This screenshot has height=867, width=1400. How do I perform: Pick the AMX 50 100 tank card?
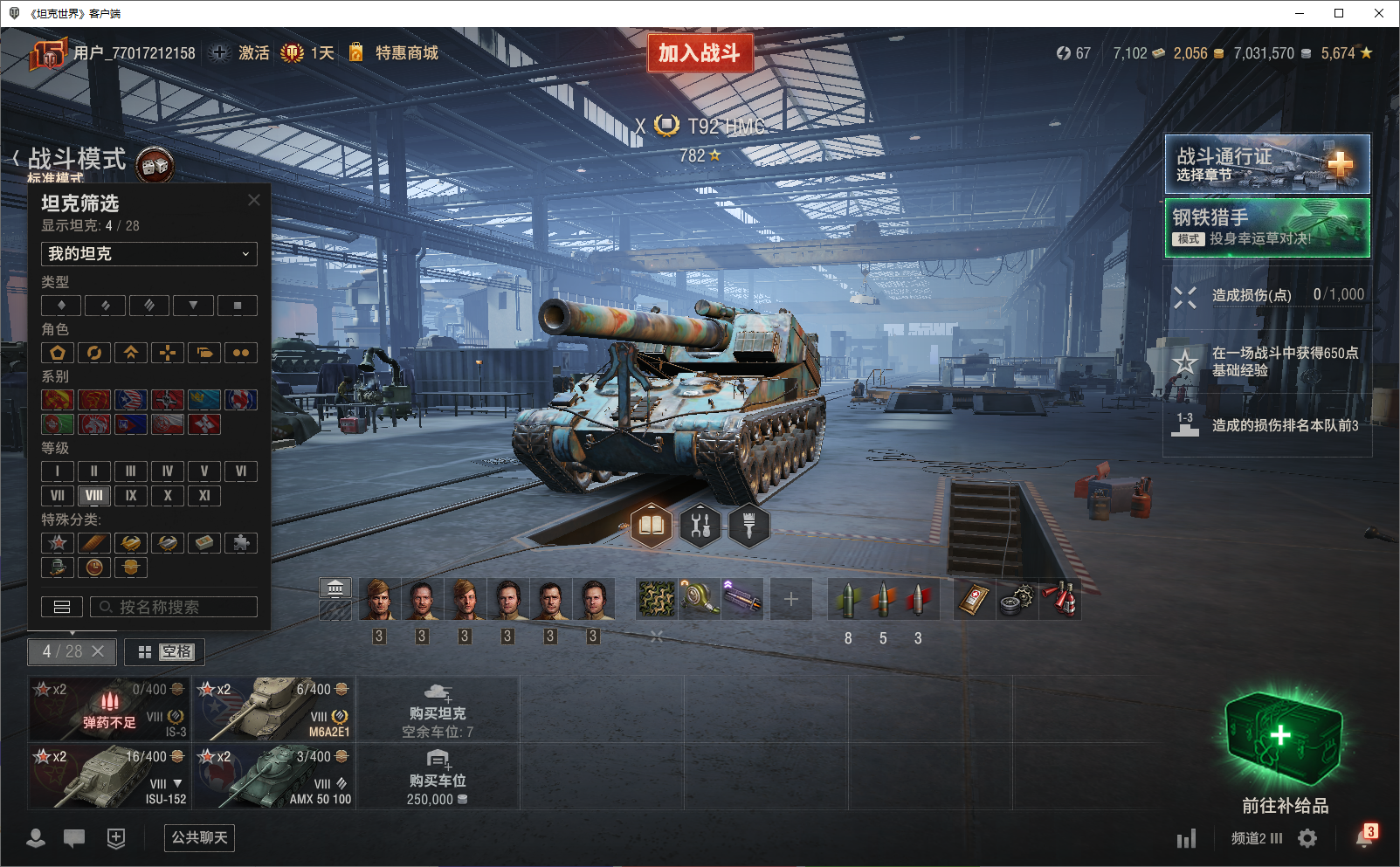pyautogui.click(x=274, y=775)
